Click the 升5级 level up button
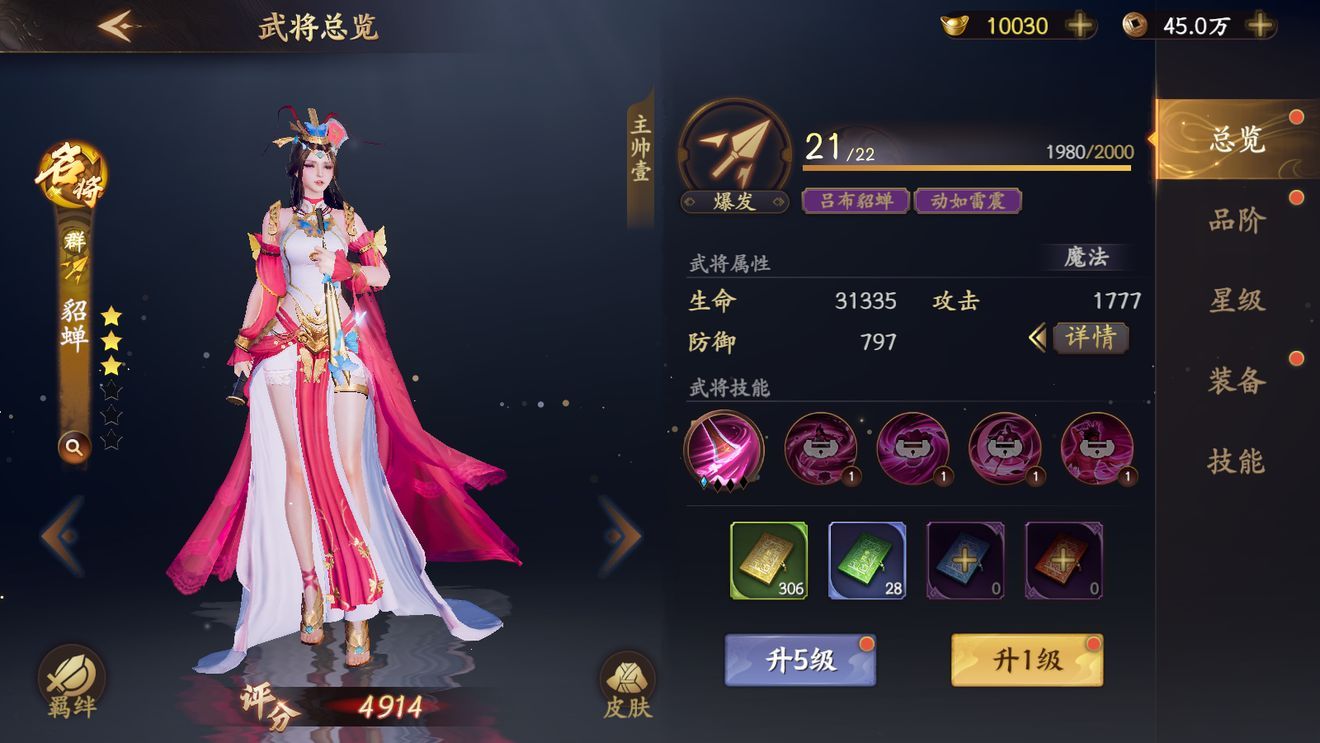Viewport: 1320px width, 743px height. coord(800,660)
